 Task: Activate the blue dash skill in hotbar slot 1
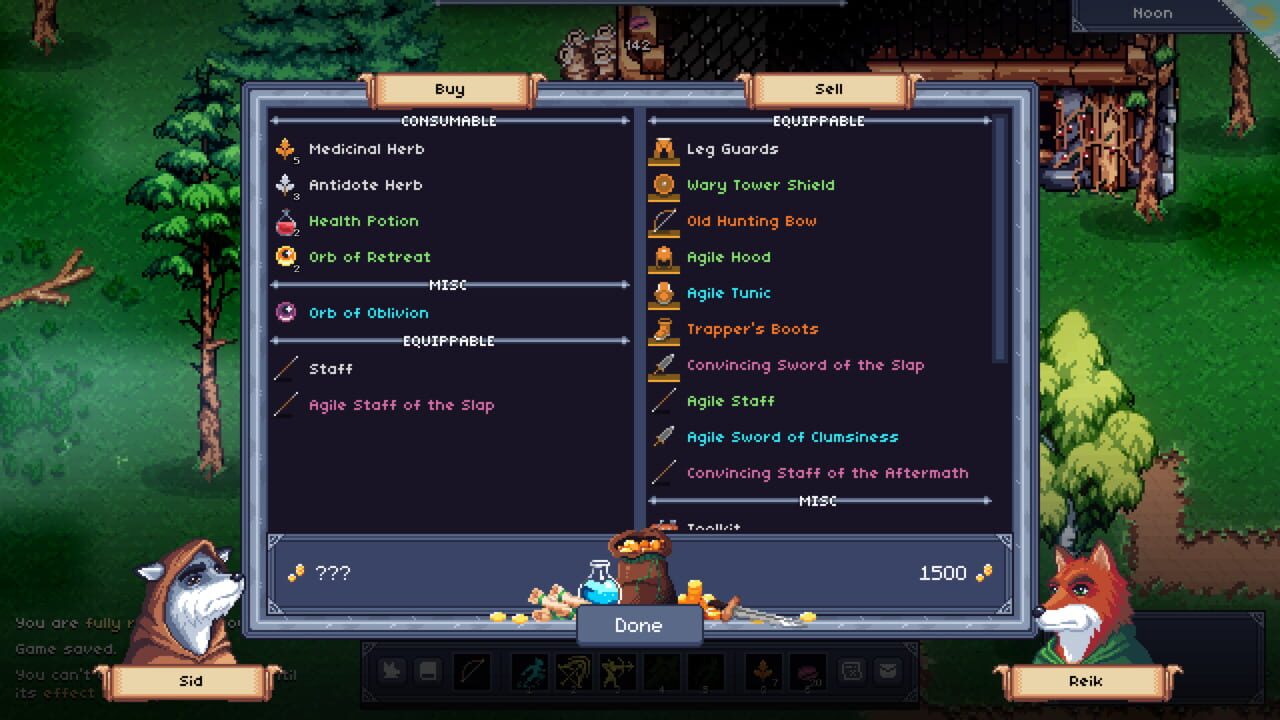pos(529,671)
